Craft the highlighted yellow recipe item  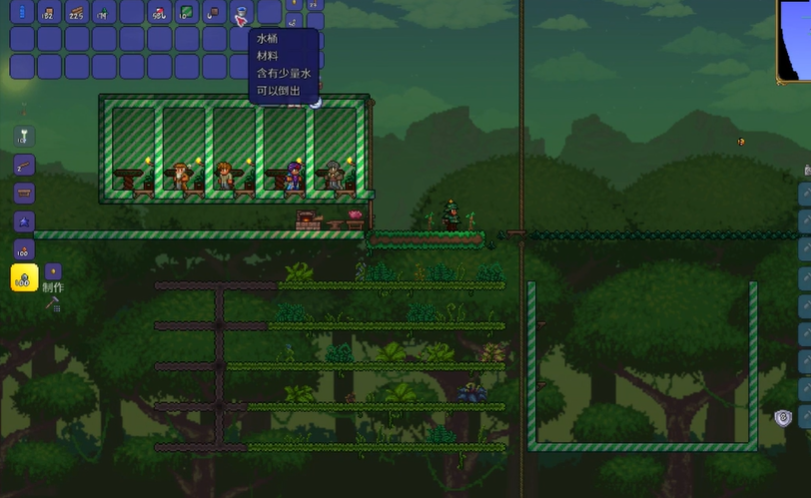(24, 277)
